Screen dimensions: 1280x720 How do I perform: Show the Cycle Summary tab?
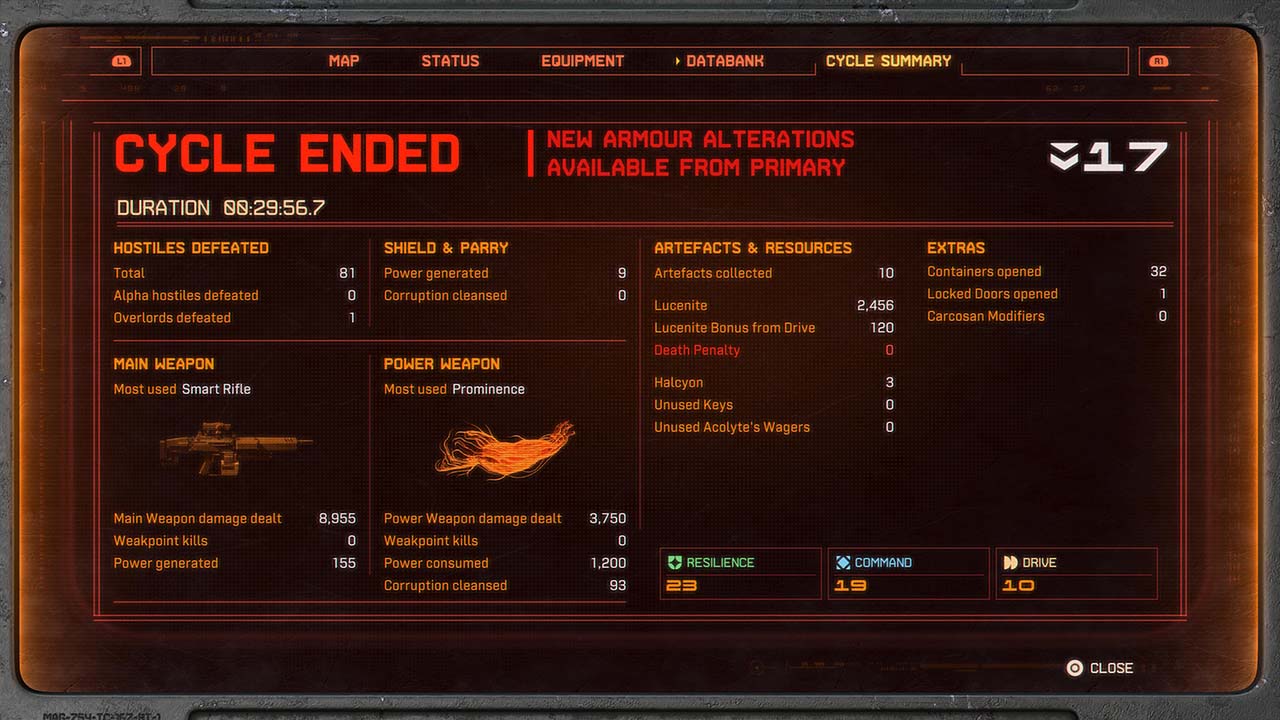(x=888, y=61)
